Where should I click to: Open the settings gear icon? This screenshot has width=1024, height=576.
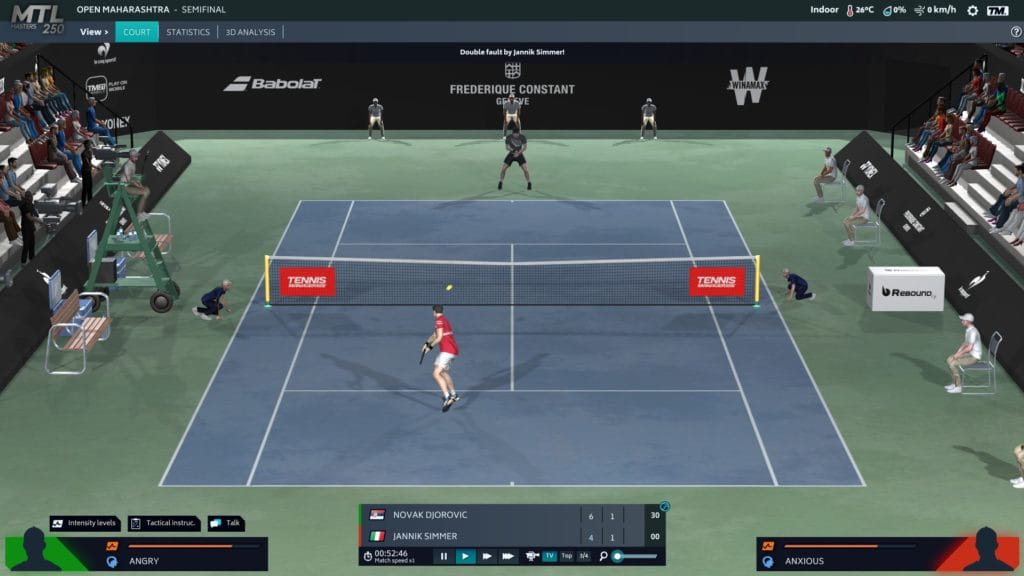[x=972, y=10]
